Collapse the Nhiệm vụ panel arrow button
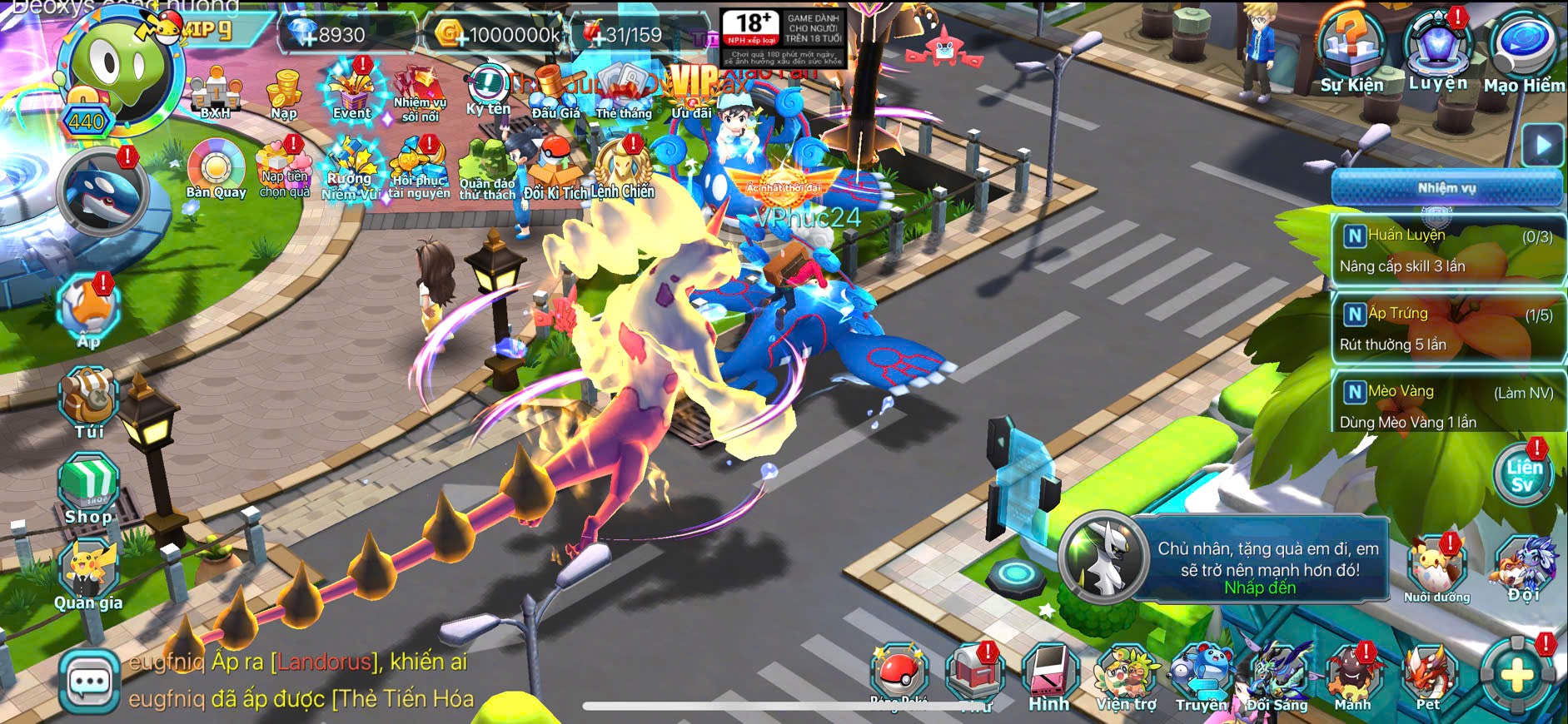This screenshot has width=1568, height=724. 1542,146
